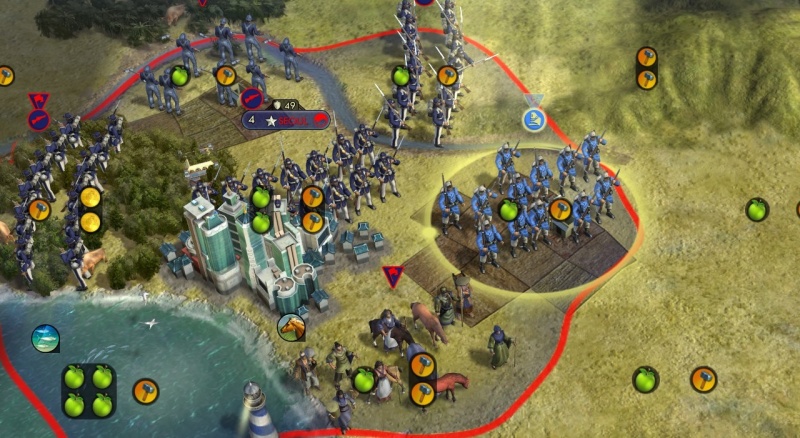The width and height of the screenshot is (800, 438).
Task: Select the red triangular flag with blue emblem
Action: pyautogui.click(x=392, y=275)
